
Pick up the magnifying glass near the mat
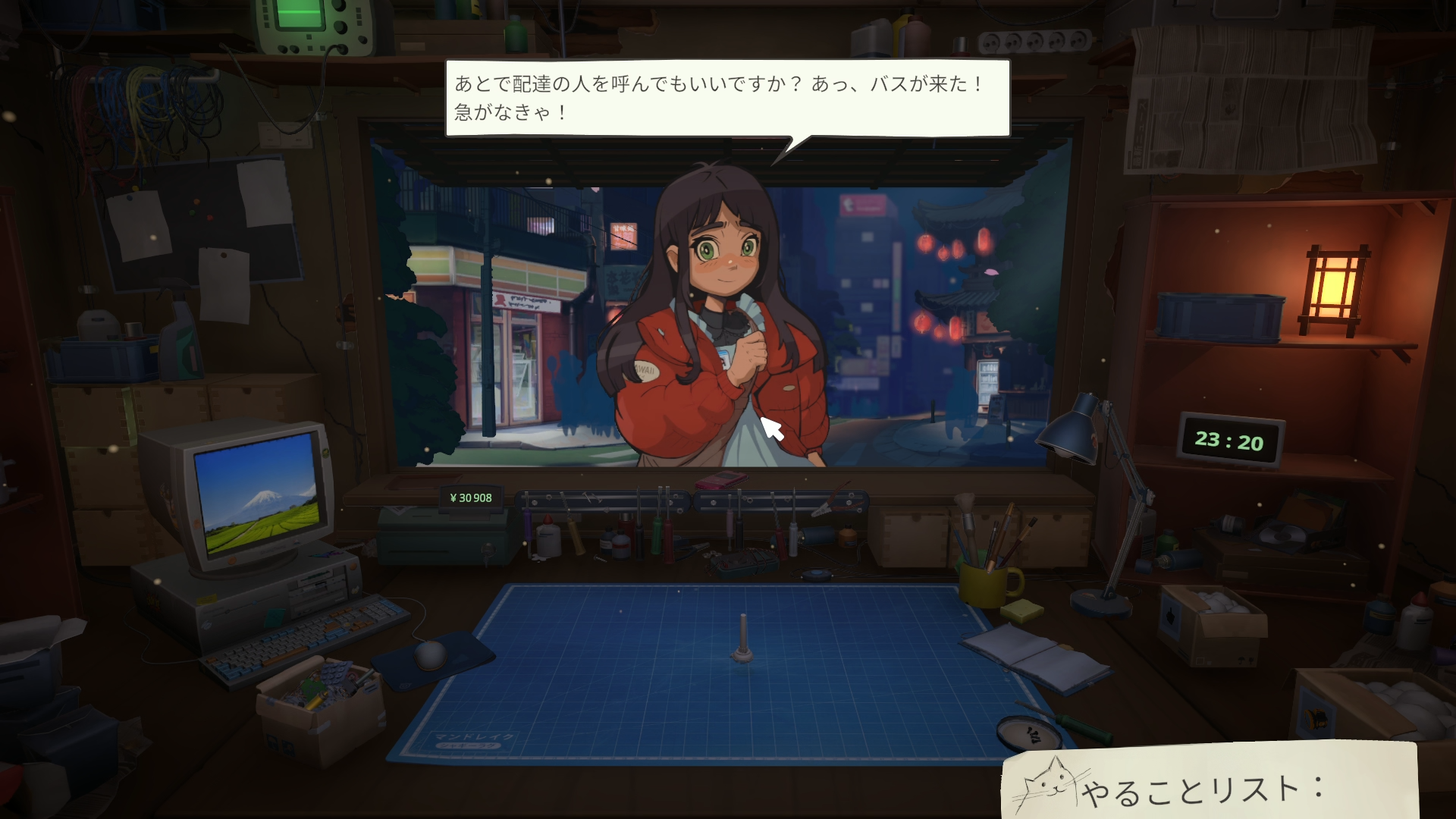pos(1028,732)
